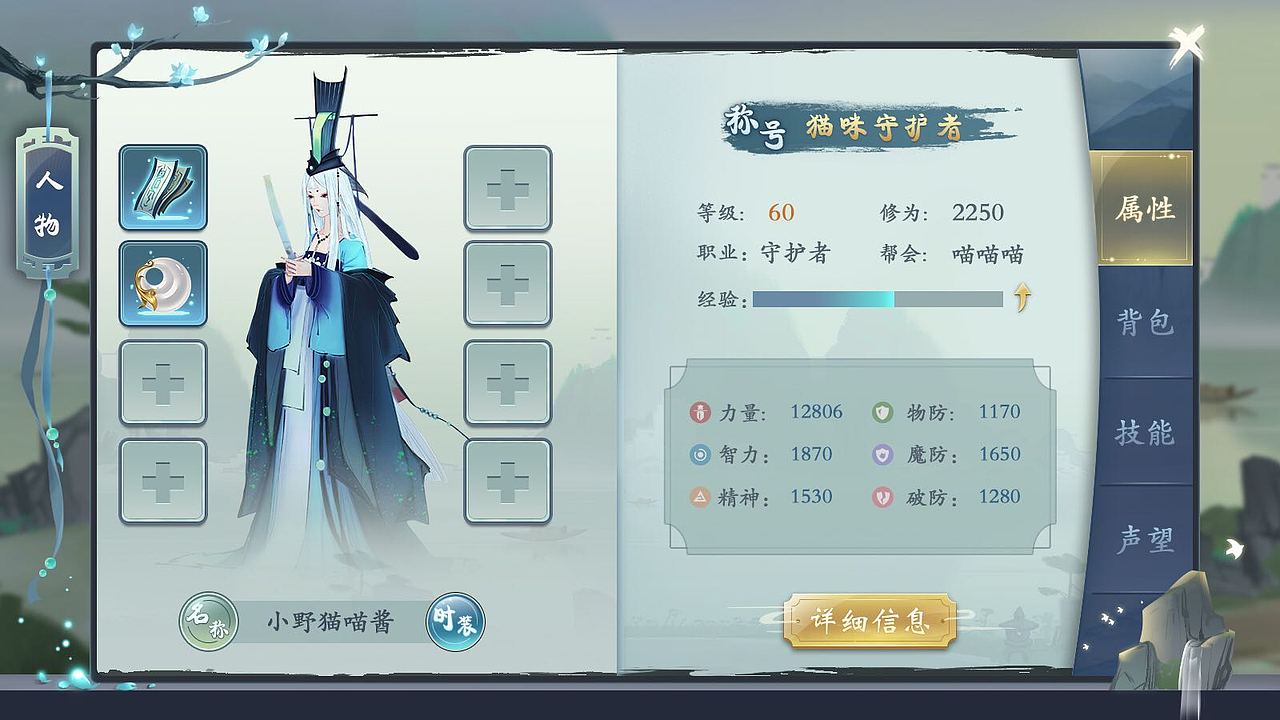Select the scroll equipment item icon
This screenshot has width=1280, height=720.
tap(163, 189)
